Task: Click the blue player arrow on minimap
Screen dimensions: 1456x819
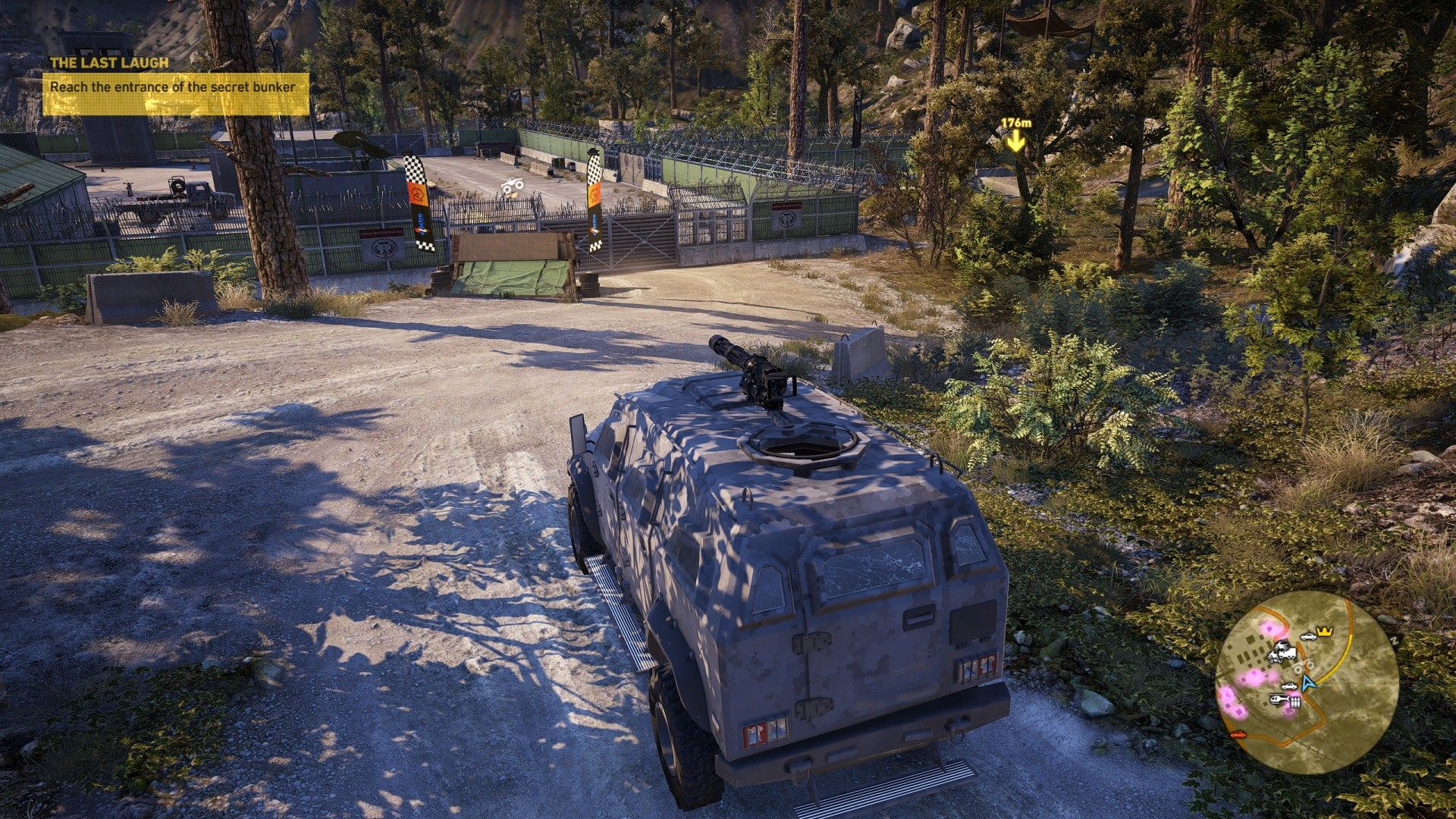Action: [1307, 682]
